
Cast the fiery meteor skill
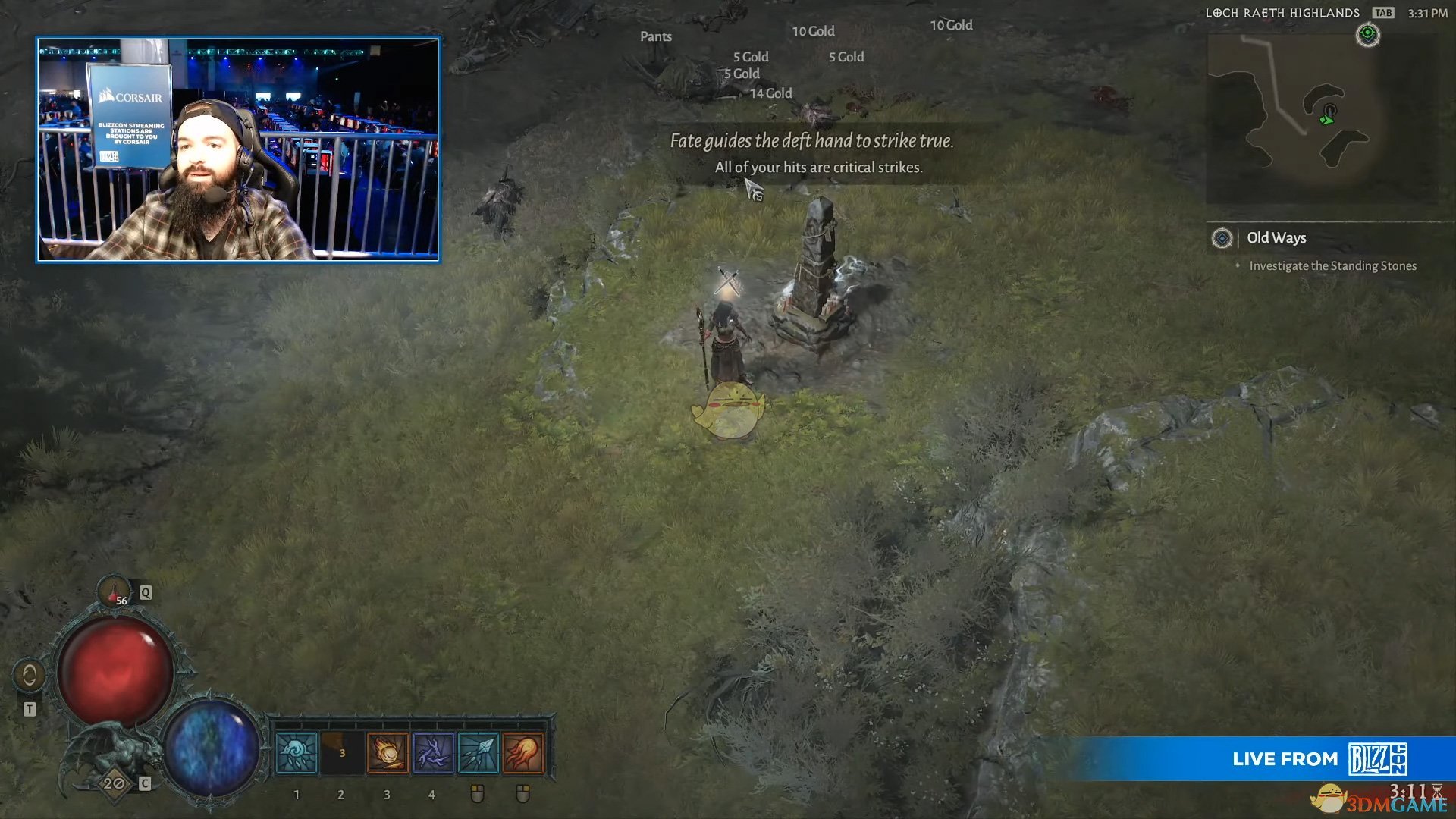click(388, 753)
